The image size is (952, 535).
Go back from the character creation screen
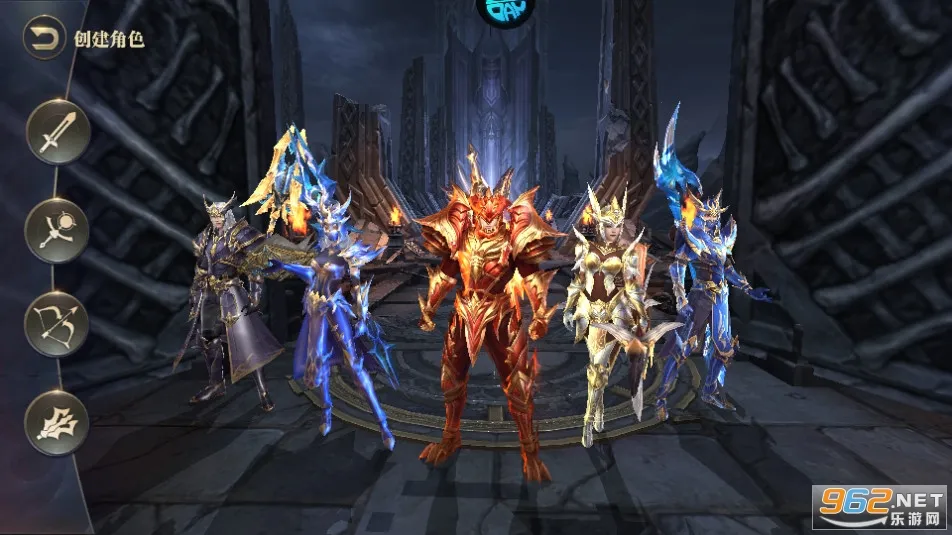pos(43,39)
